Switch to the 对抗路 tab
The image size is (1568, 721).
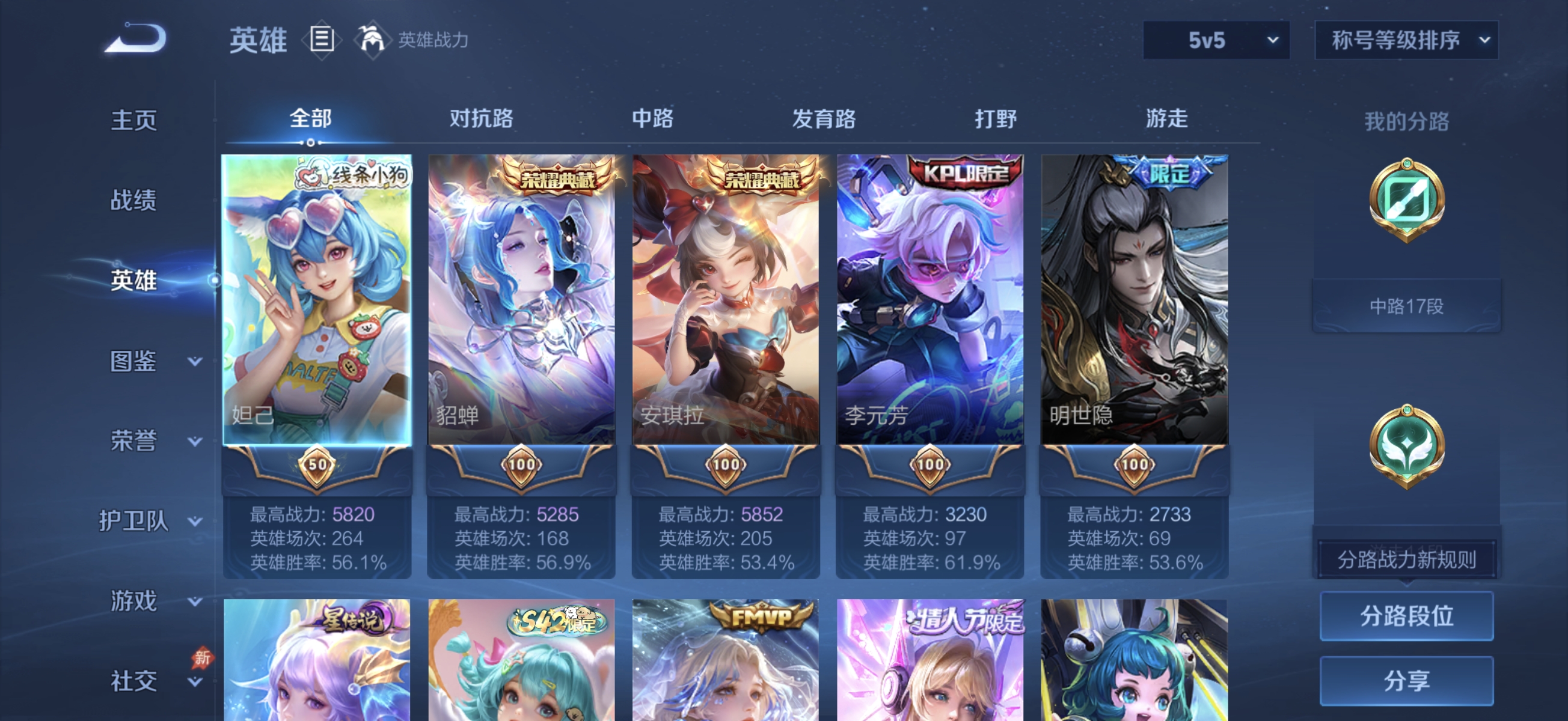pos(480,120)
